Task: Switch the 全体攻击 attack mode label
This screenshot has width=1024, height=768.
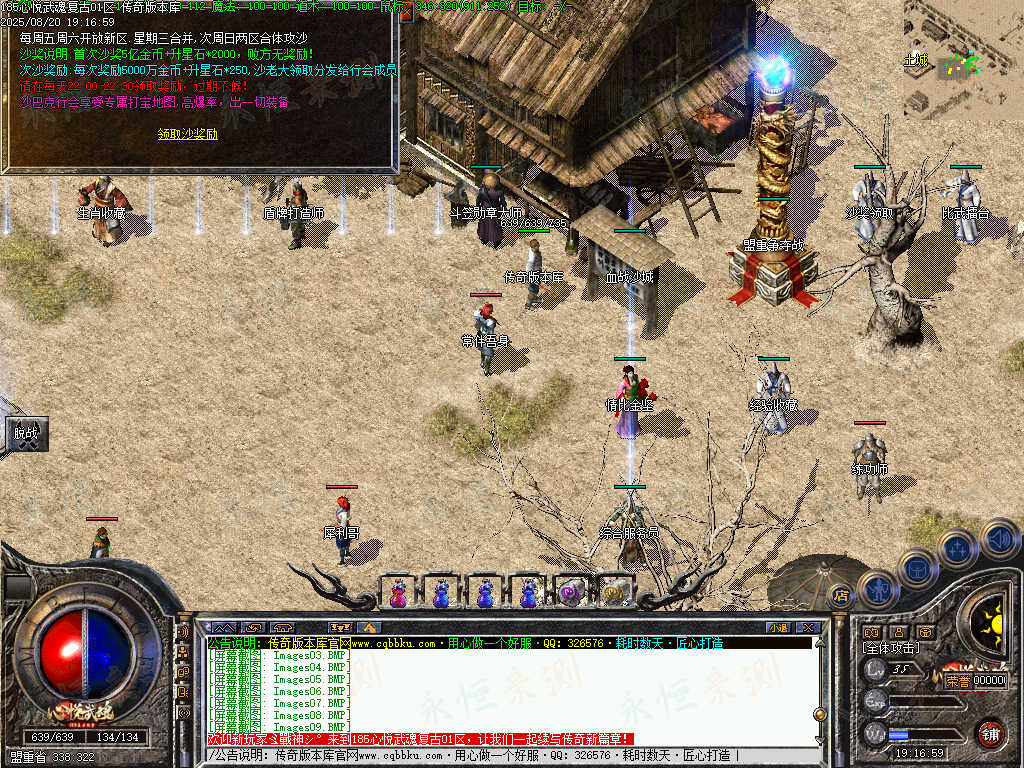Action: 890,649
